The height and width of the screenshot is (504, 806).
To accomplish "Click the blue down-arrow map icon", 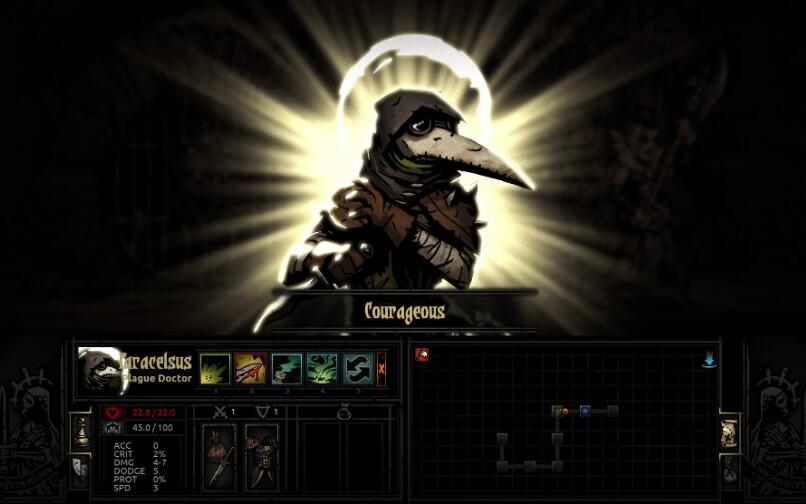I will click(x=709, y=360).
